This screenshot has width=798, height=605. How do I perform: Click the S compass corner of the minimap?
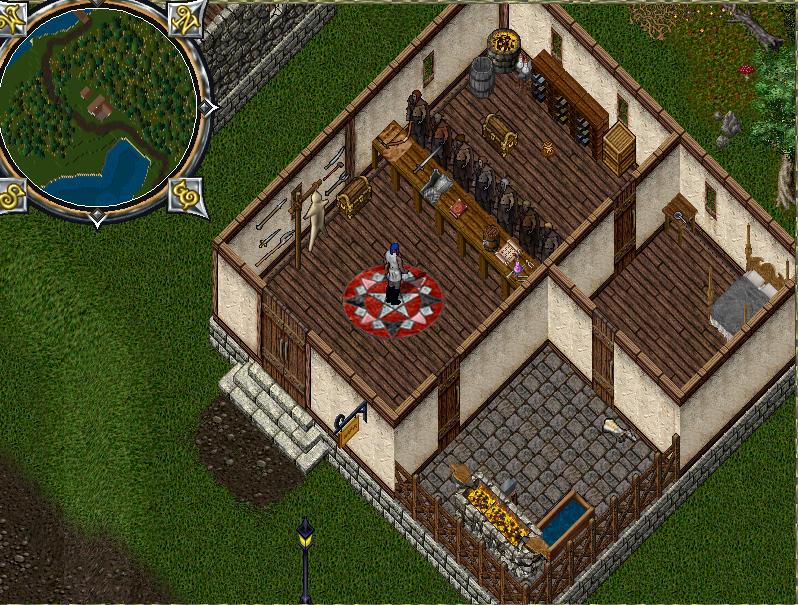(12, 195)
